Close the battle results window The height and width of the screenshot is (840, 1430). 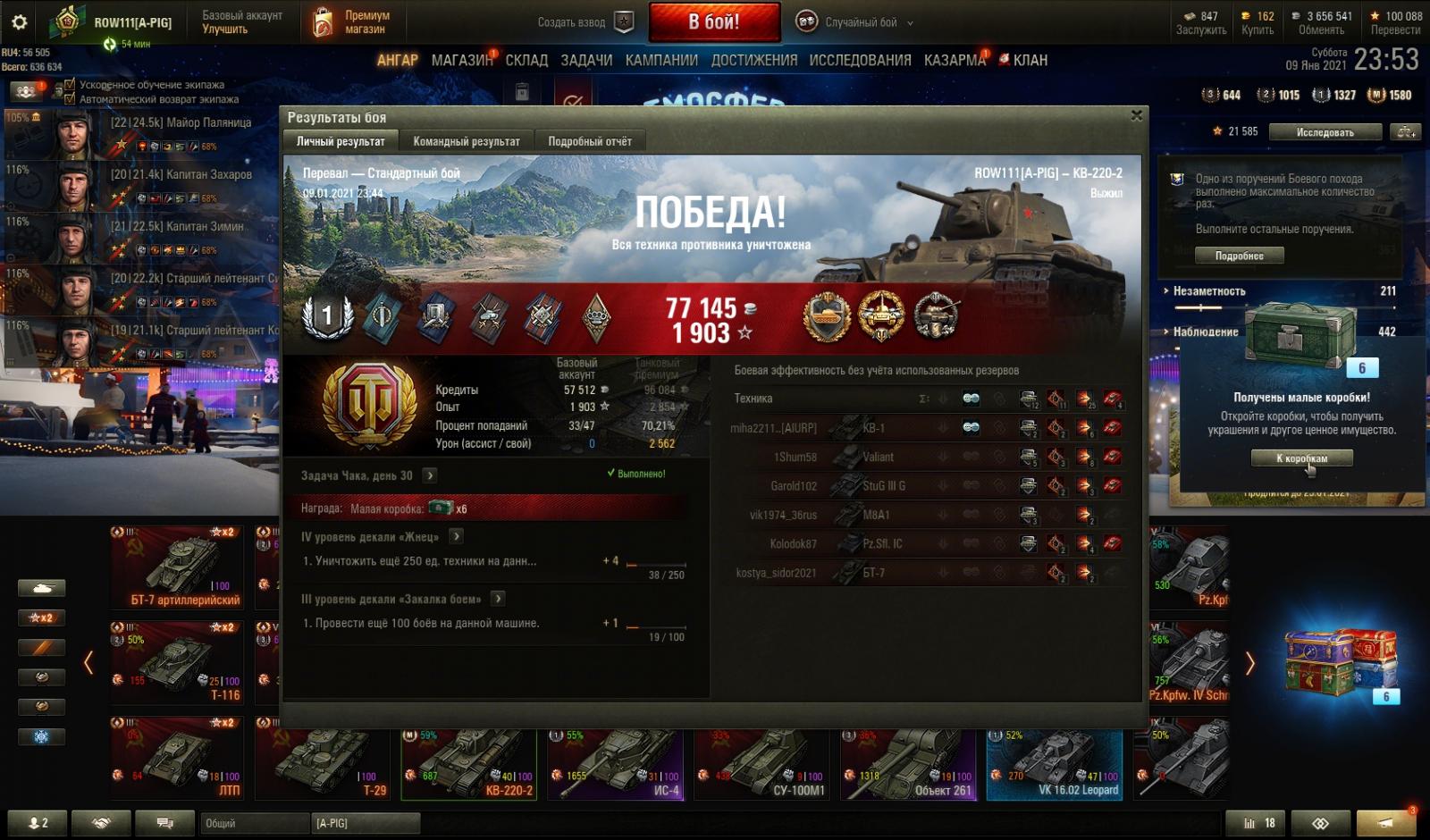tap(1136, 115)
